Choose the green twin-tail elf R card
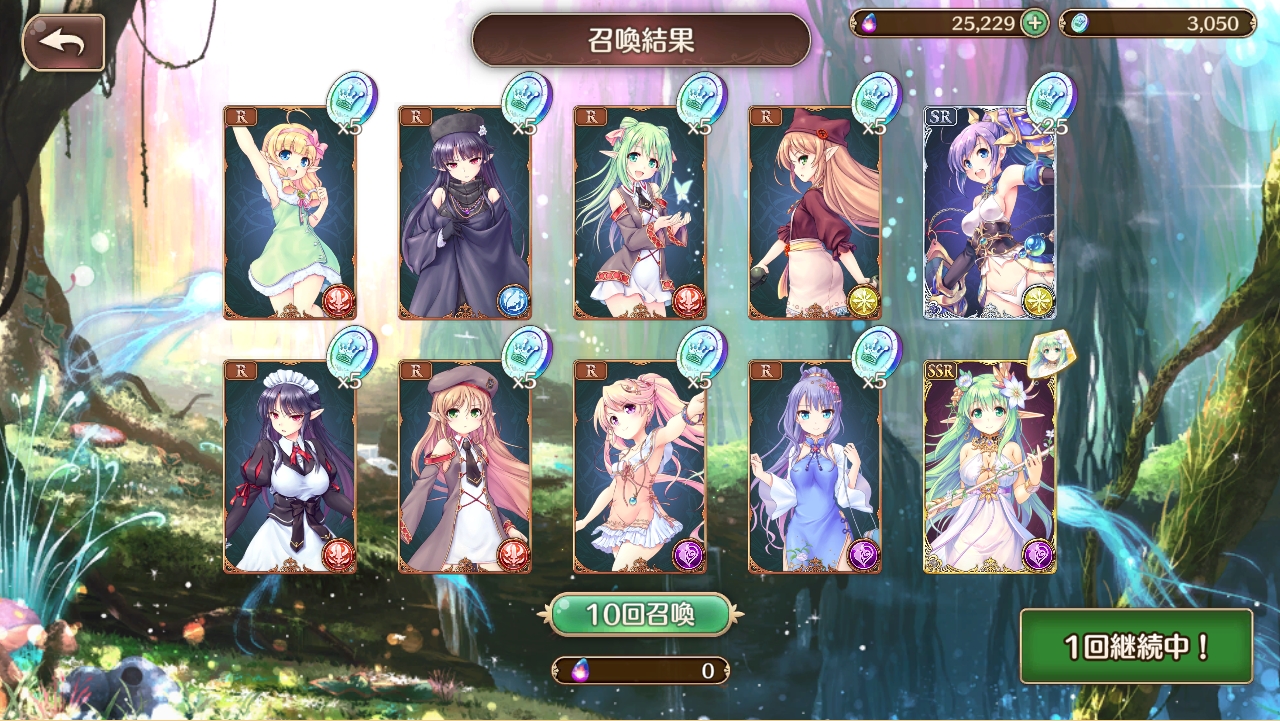 click(x=639, y=212)
